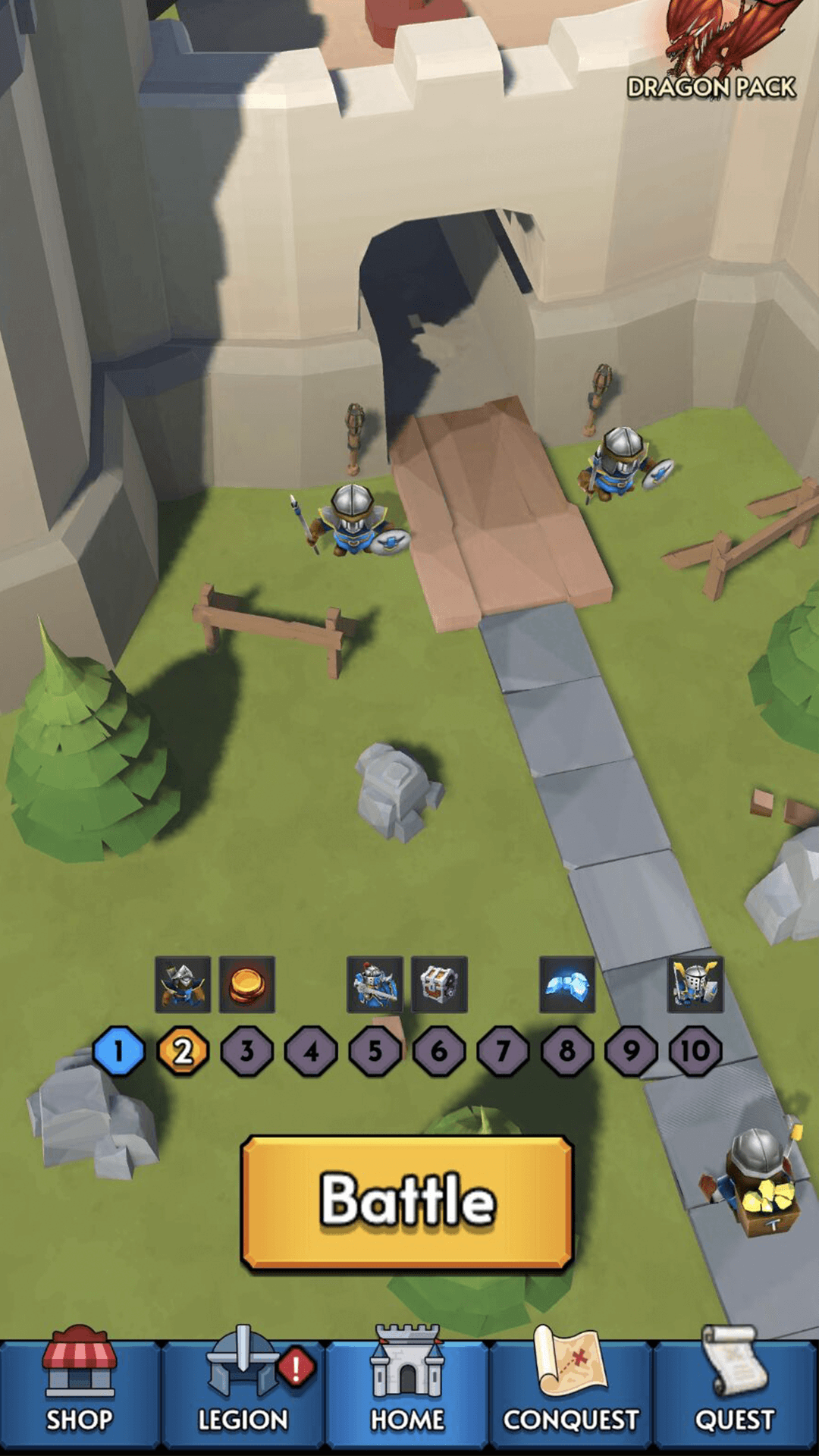The height and width of the screenshot is (1456, 819).
Task: Select stage 7 marker
Action: (x=503, y=1051)
